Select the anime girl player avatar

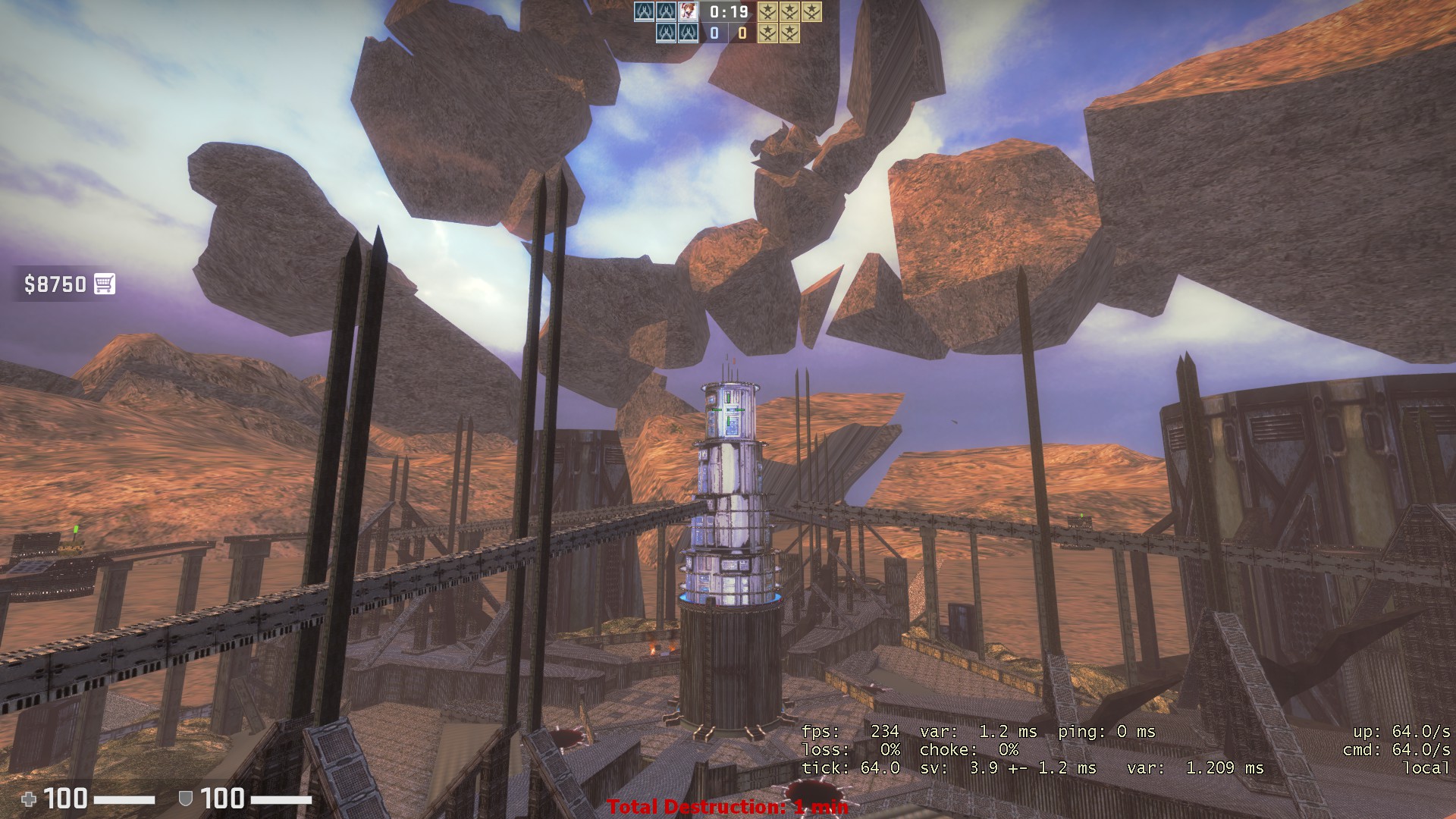689,11
